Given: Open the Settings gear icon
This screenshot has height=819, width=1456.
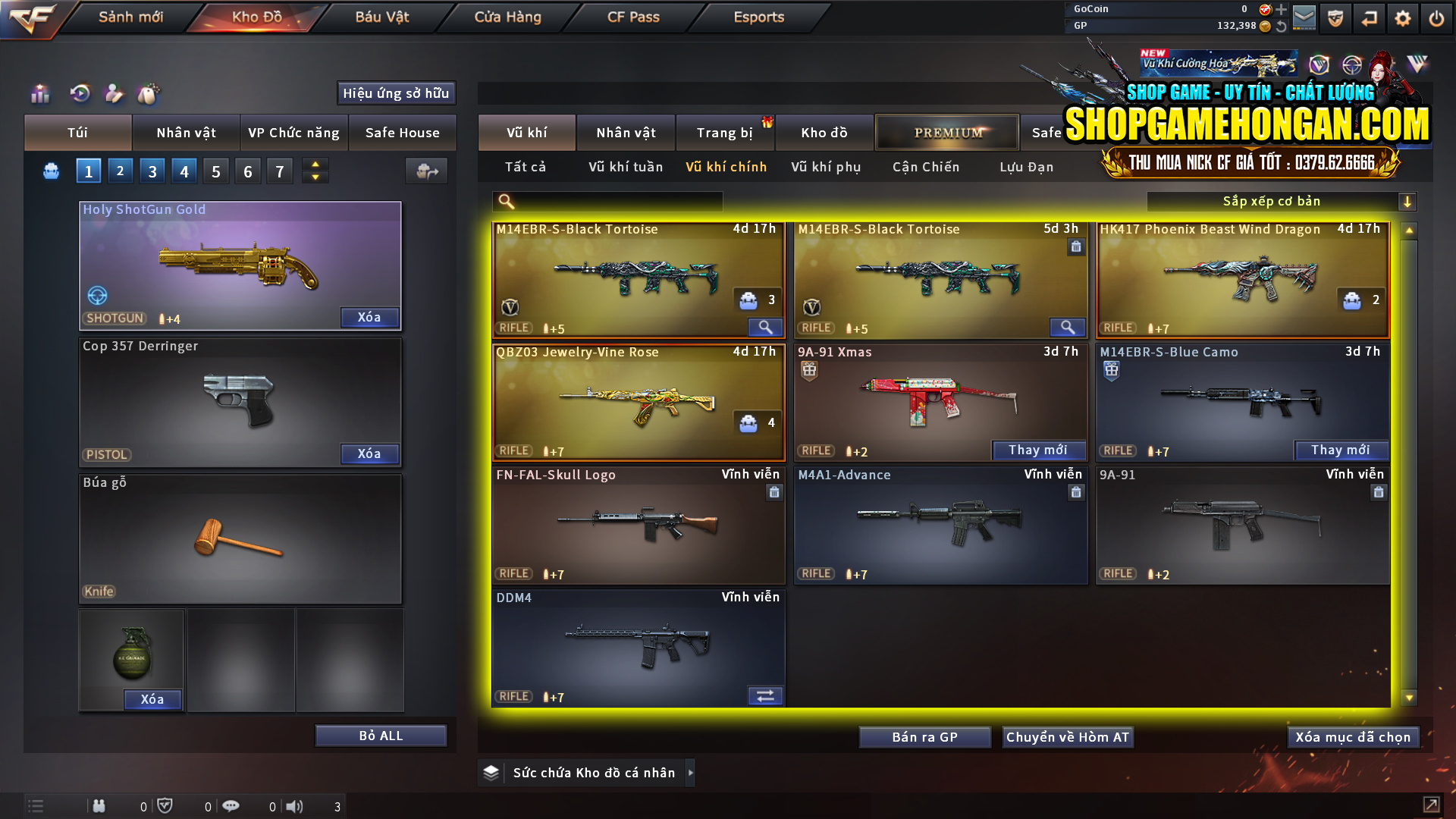Looking at the screenshot, I should 1403,18.
